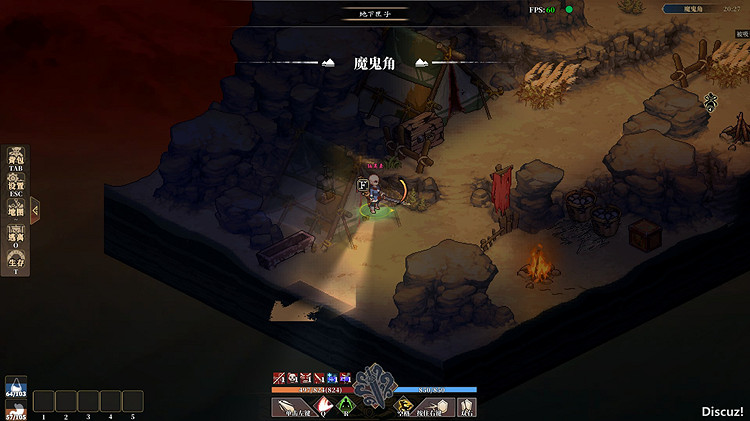This screenshot has height=421, width=750.
Task: Open the 生存 survival panel
Action: pos(15,262)
